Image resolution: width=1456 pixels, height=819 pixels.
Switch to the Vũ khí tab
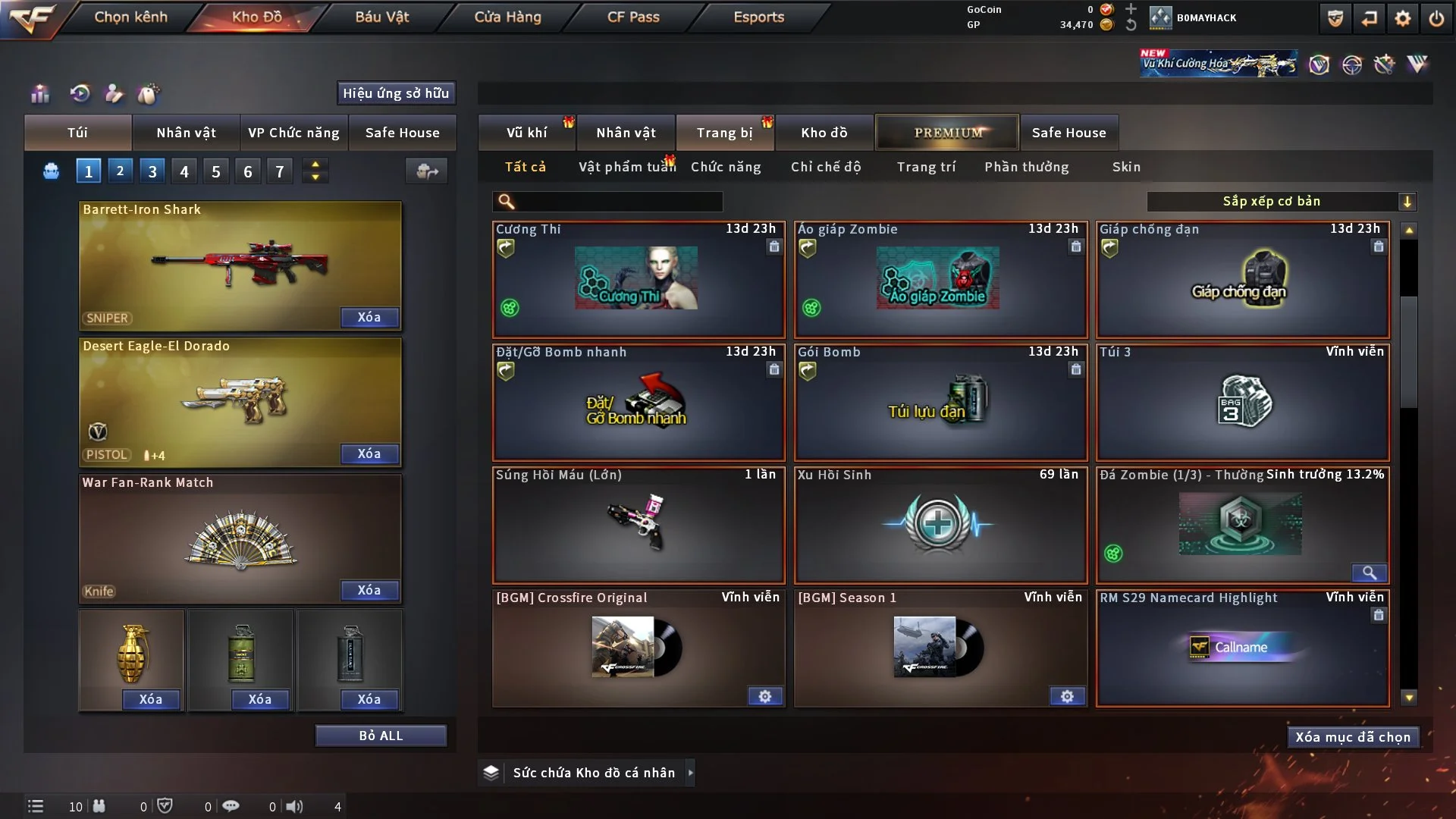[526, 133]
